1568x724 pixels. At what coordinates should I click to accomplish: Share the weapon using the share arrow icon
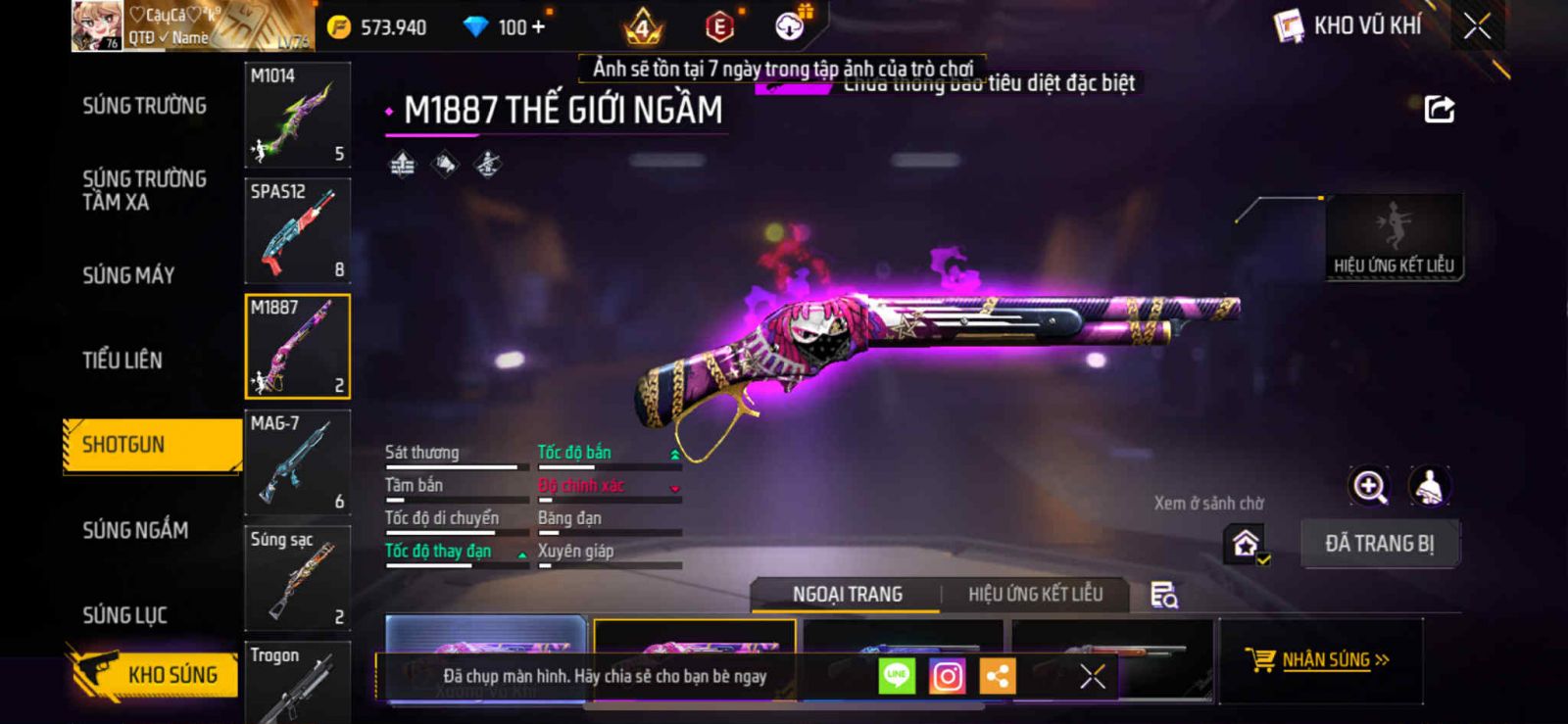click(1439, 109)
